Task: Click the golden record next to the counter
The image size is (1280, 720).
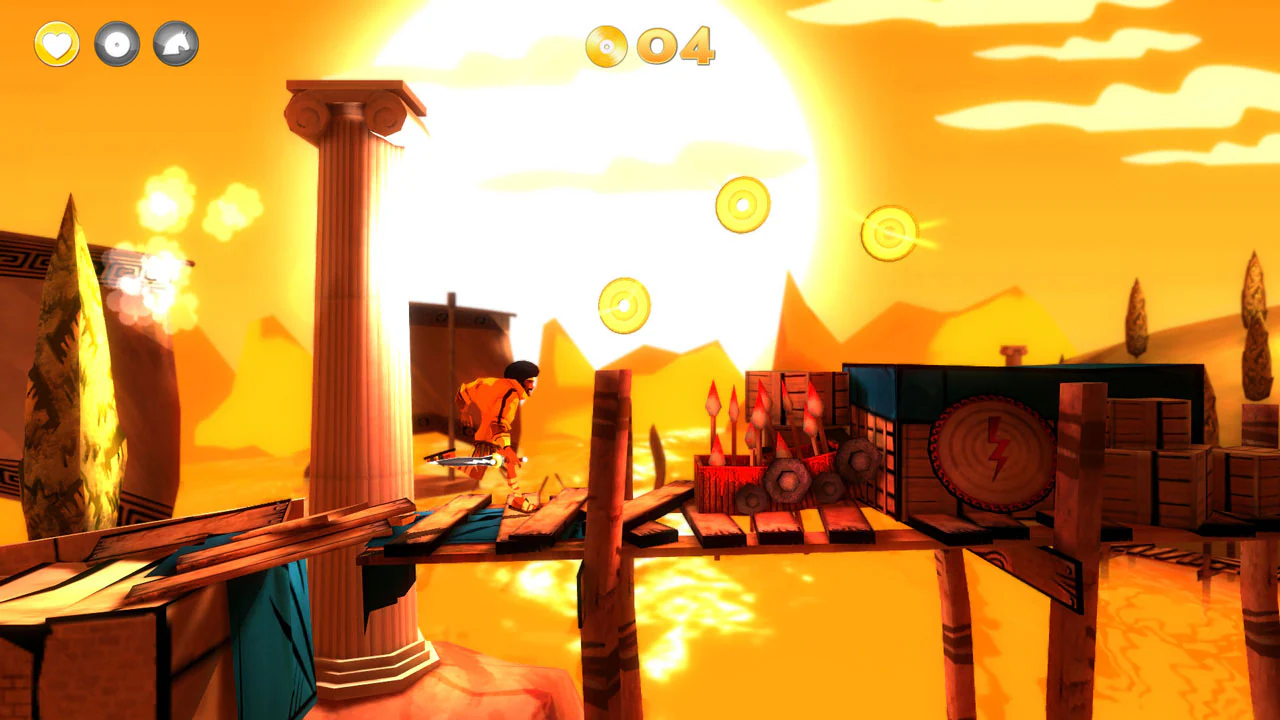Action: click(607, 47)
